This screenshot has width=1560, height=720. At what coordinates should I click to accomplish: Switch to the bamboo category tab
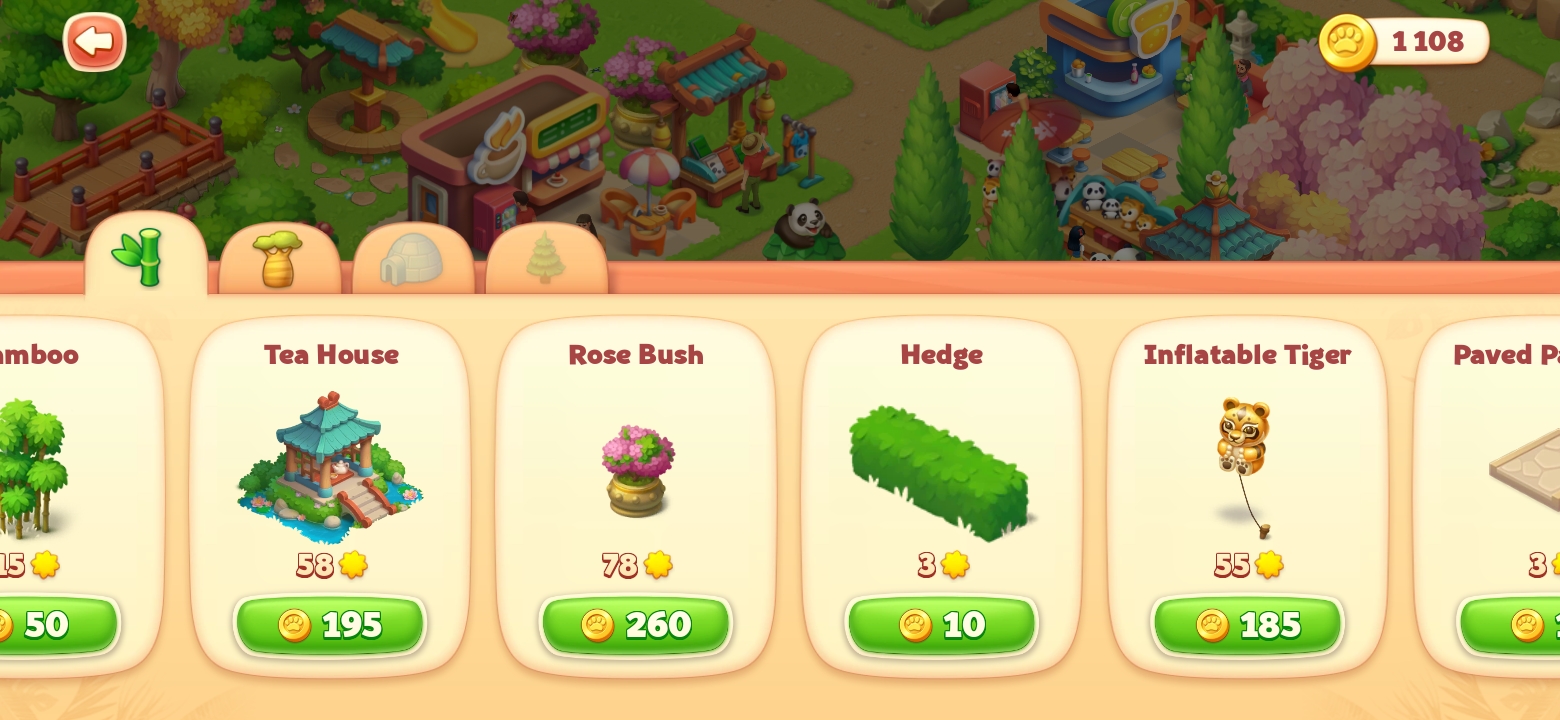pos(145,258)
